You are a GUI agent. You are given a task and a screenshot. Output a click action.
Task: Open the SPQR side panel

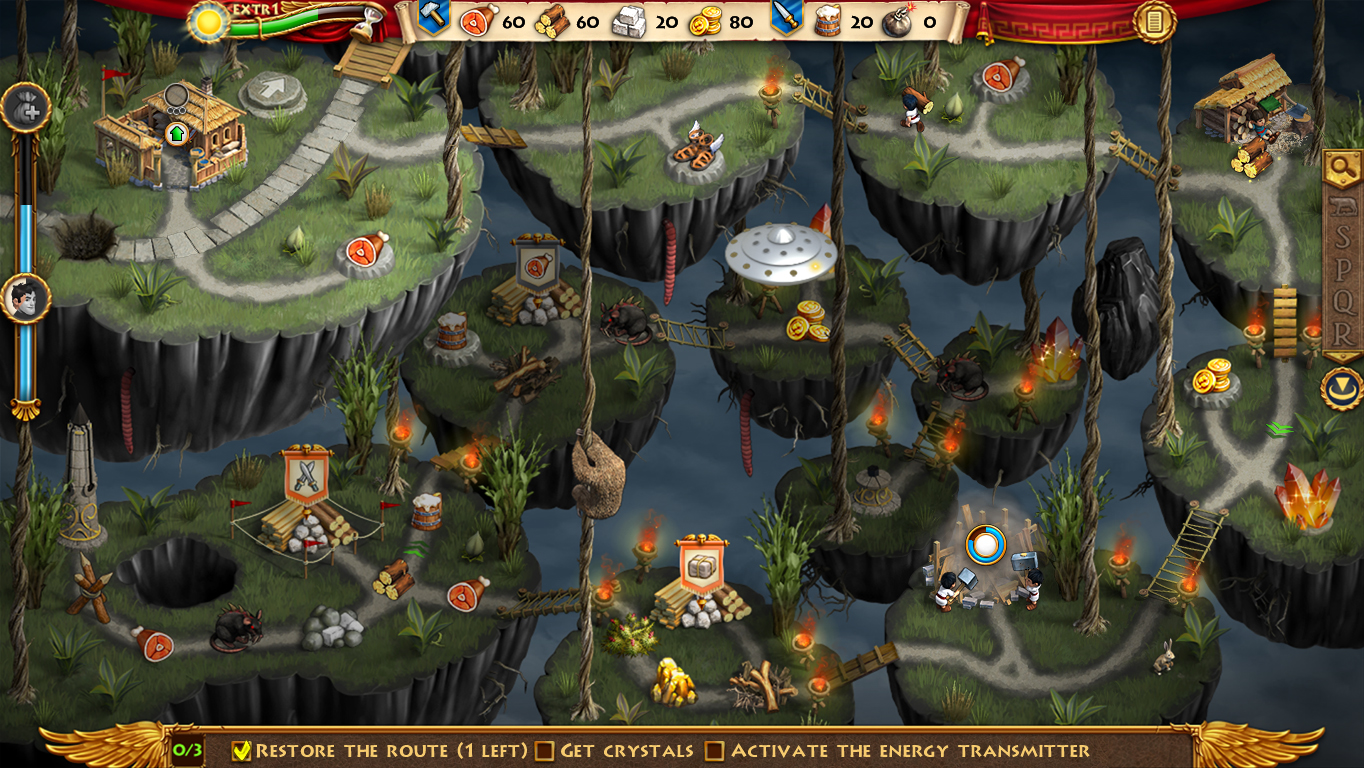(x=1342, y=270)
